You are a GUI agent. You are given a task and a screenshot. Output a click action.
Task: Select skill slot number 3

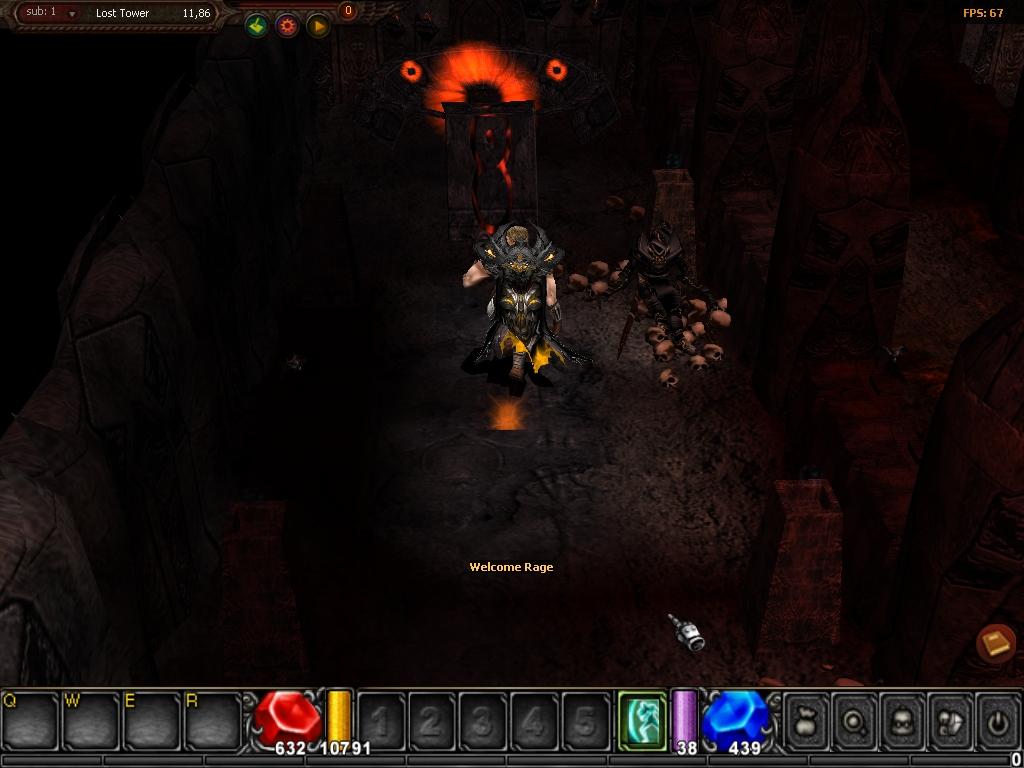click(x=483, y=720)
